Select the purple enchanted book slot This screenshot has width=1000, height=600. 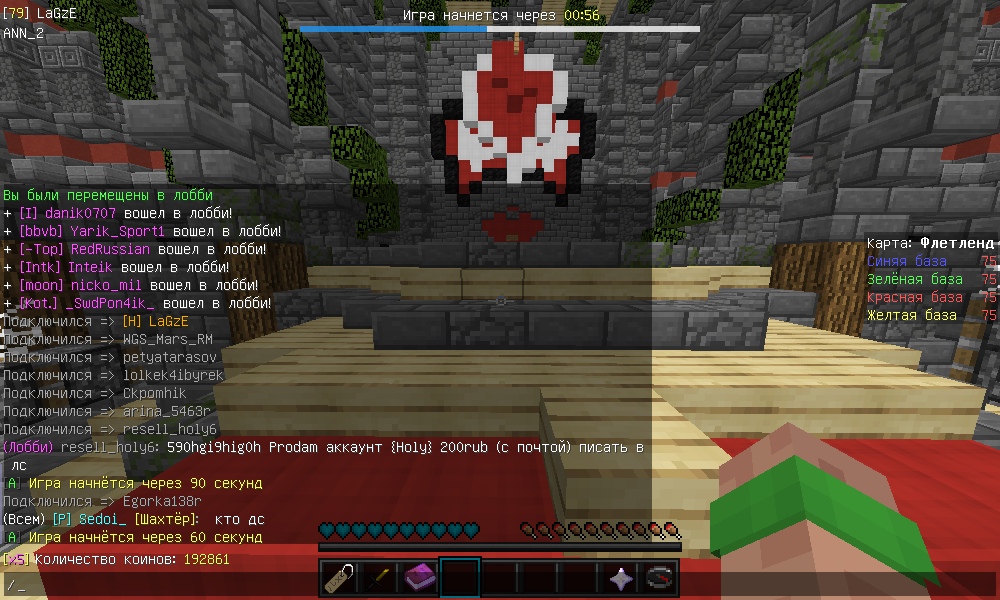[420, 577]
